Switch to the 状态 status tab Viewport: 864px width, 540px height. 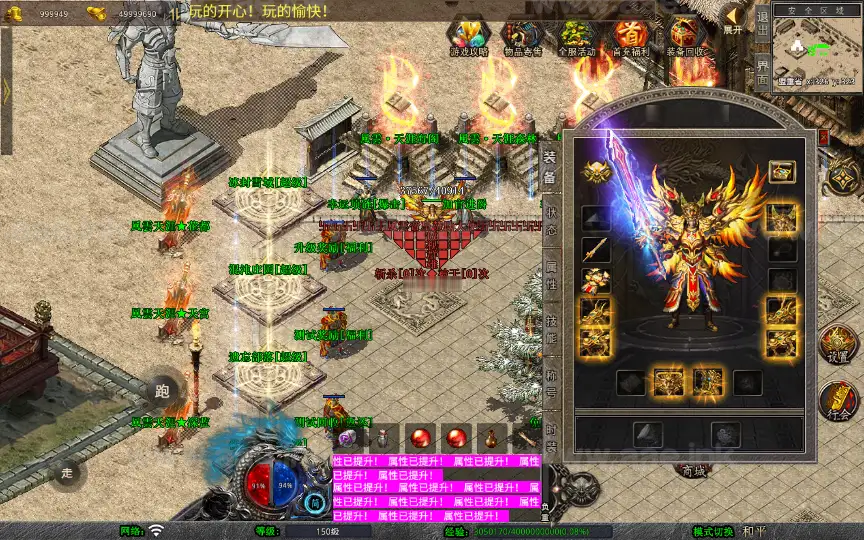(x=550, y=223)
